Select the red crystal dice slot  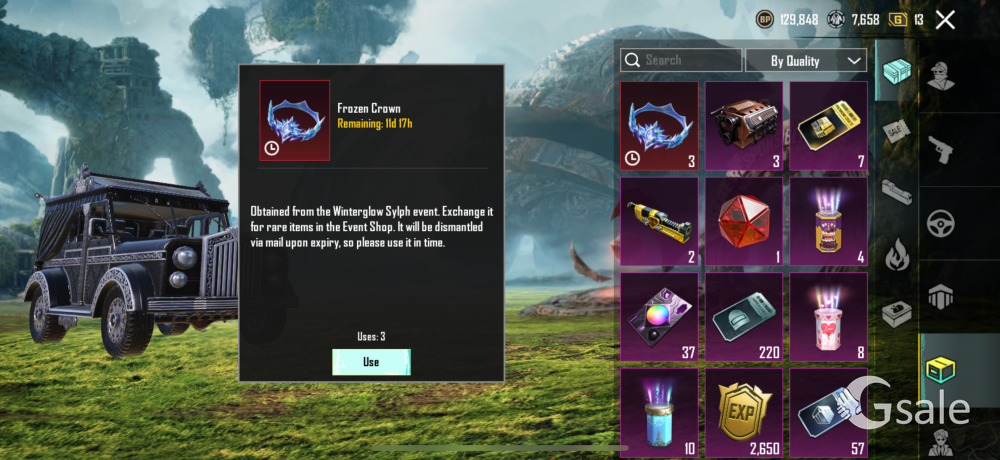[x=744, y=221]
